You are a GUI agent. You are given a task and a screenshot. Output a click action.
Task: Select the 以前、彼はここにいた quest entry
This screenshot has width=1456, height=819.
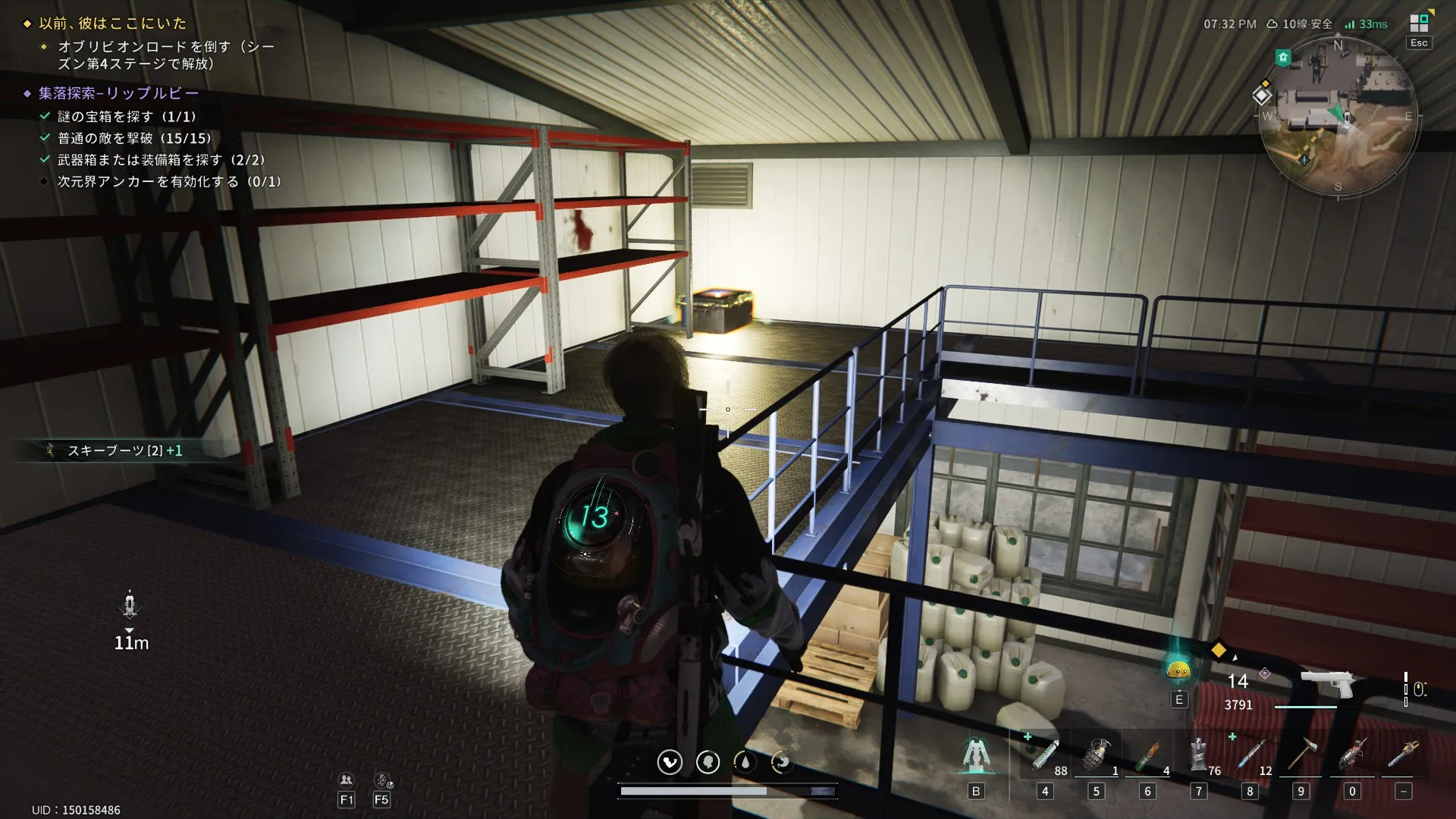coord(113,24)
